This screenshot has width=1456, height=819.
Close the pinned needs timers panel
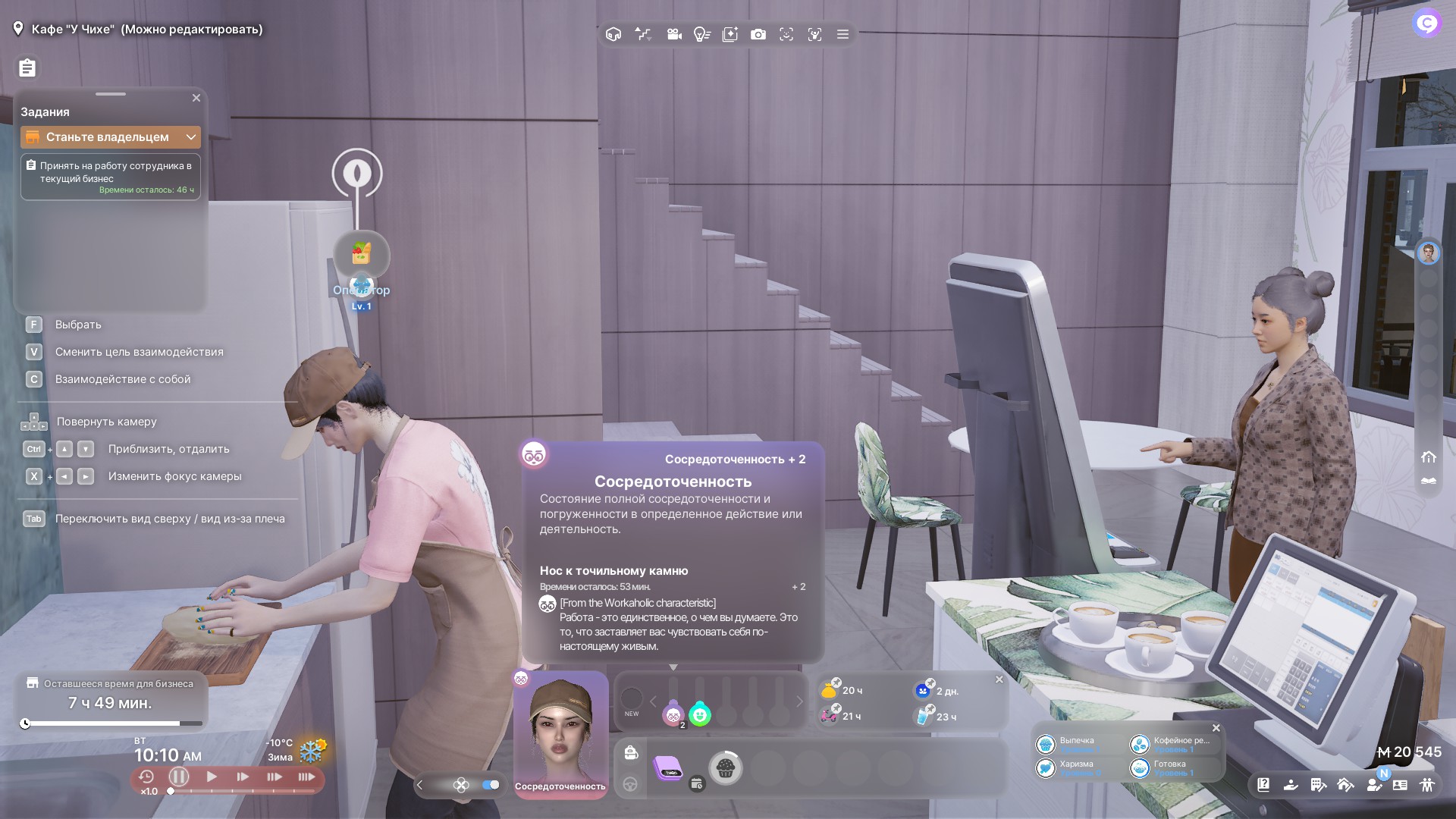(x=999, y=679)
